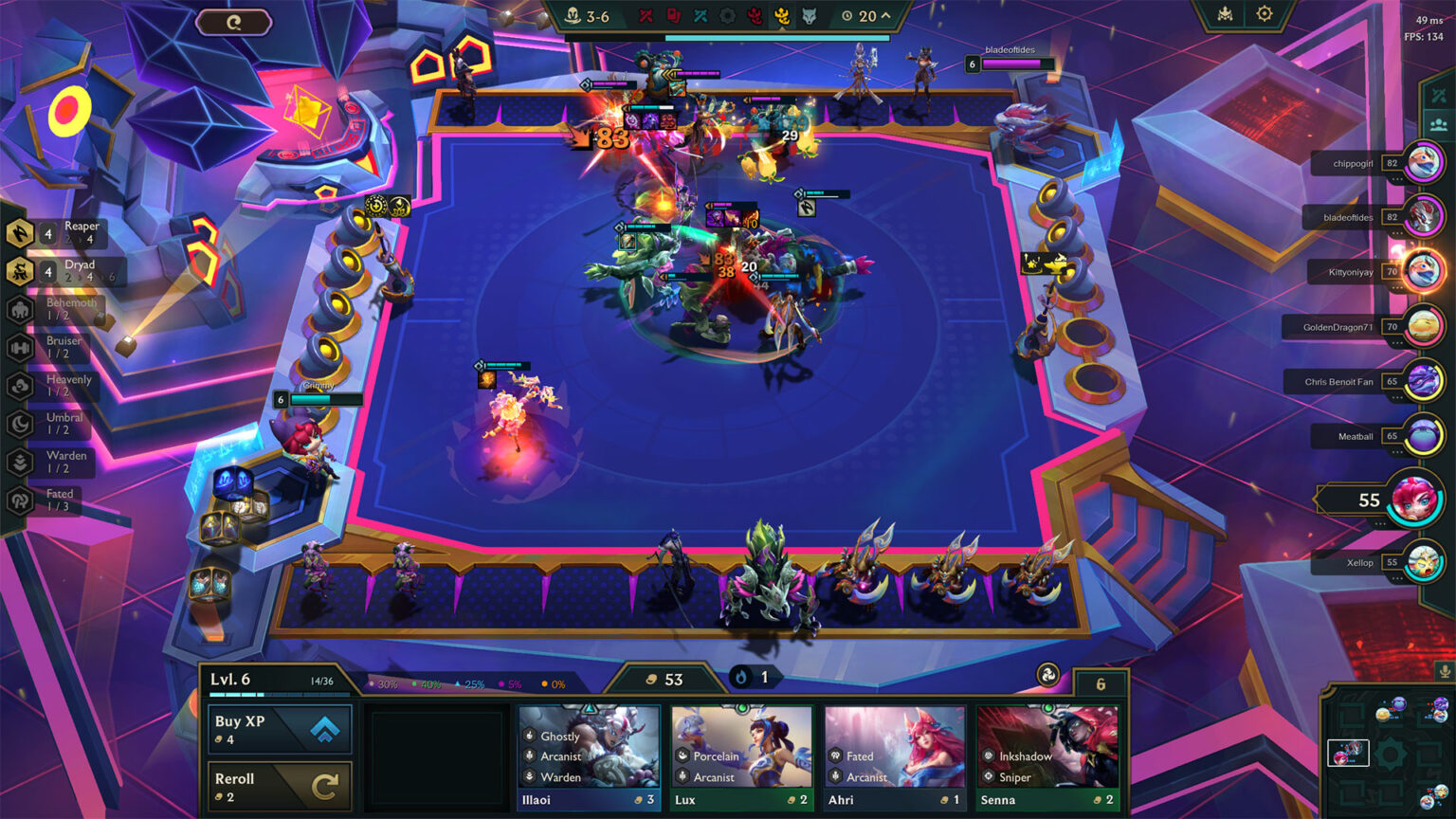Viewport: 1456px width, 819px height.
Task: Toggle the curved arrow button at top left
Action: 234,22
